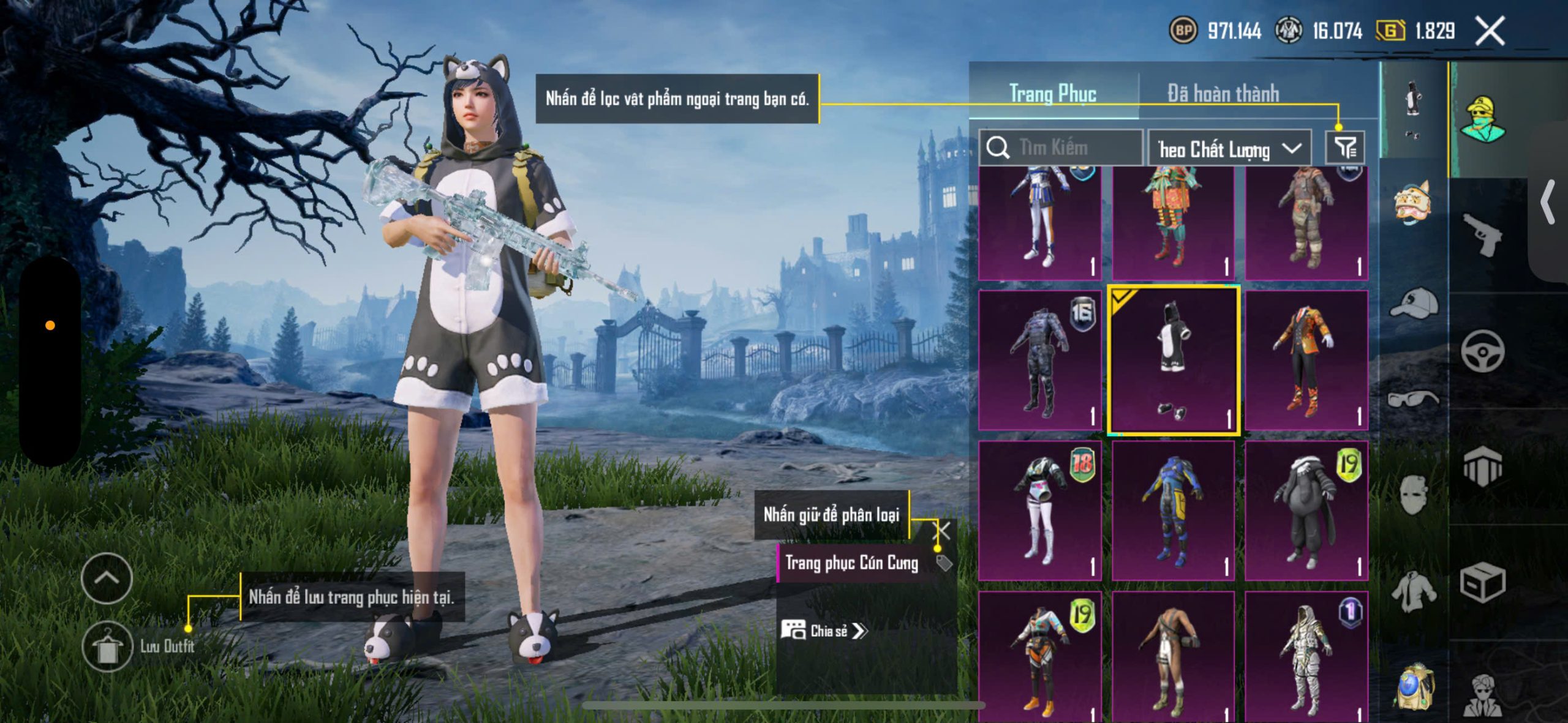1568x723 pixels.
Task: Select the blue and yellow racing suit
Action: pyautogui.click(x=1174, y=511)
